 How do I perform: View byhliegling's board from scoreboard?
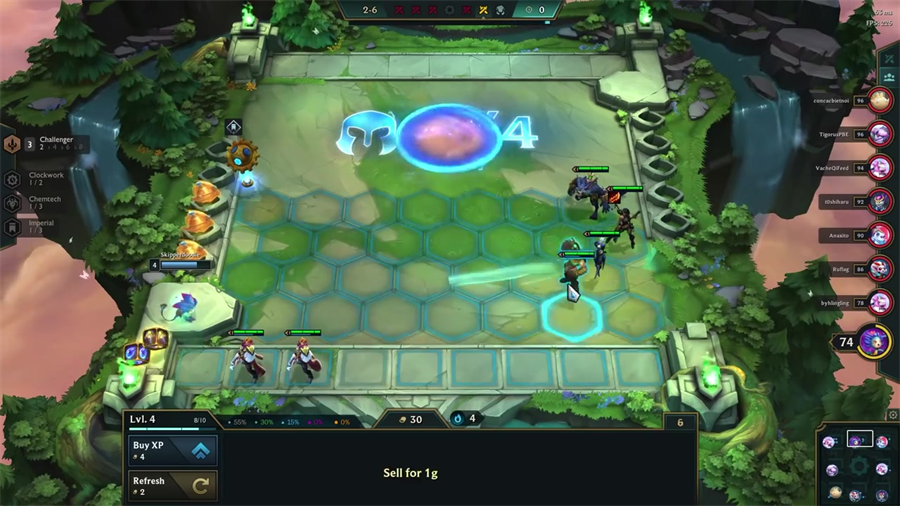pos(880,302)
